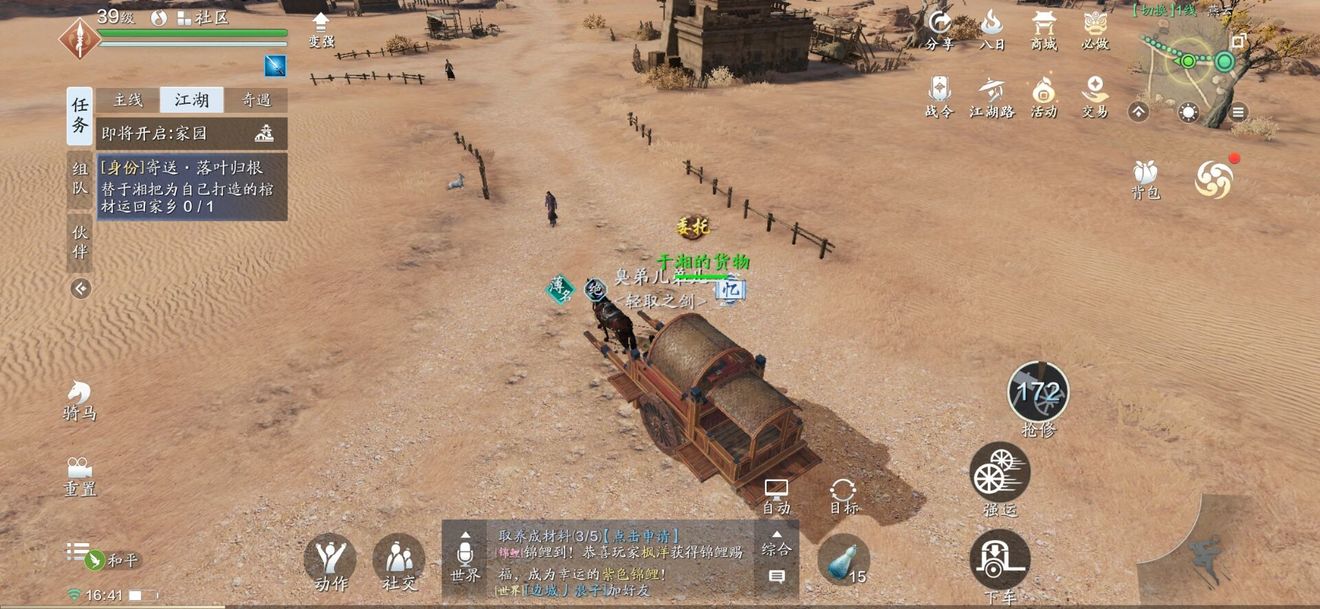
Task: Open the 组队 team panel tab
Action: 80,179
